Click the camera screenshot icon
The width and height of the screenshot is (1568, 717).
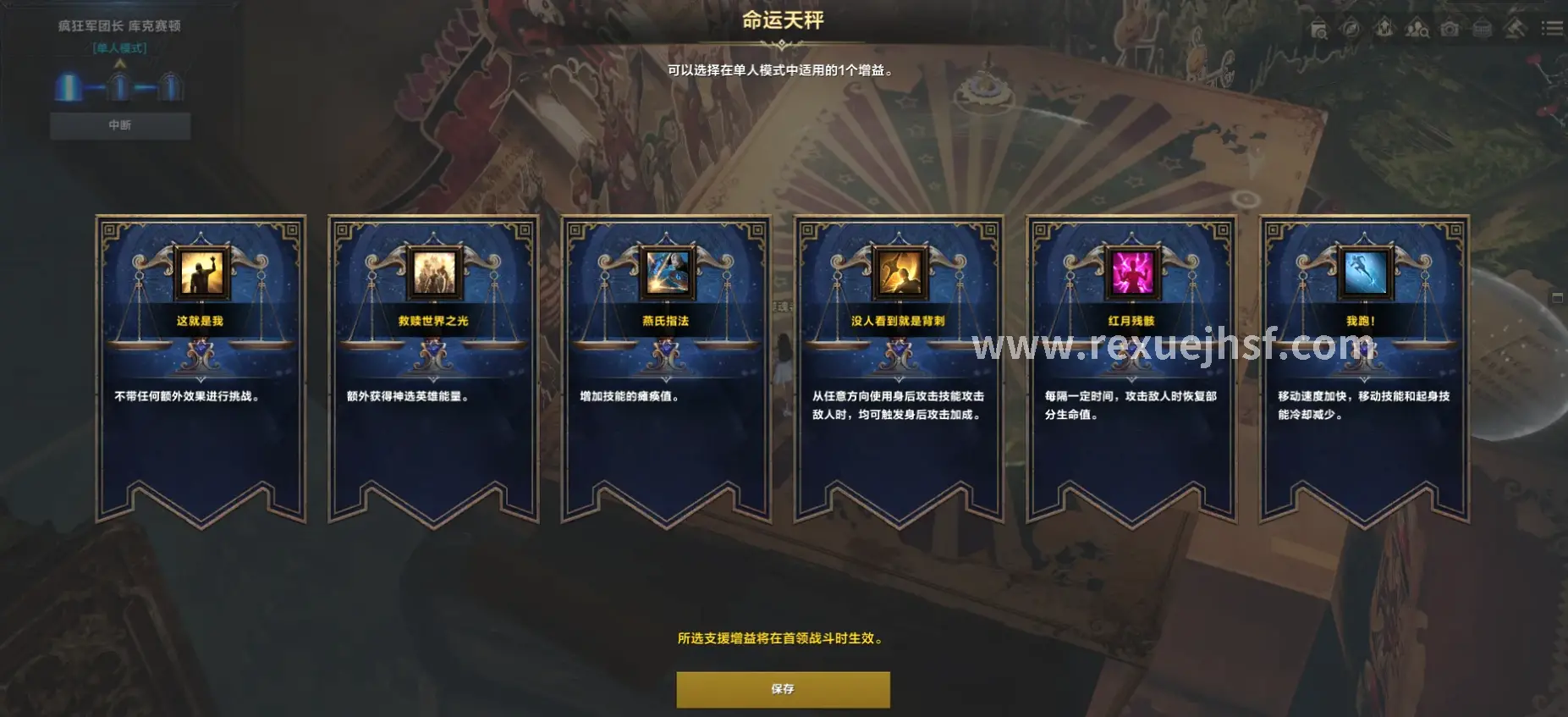coord(1449,28)
